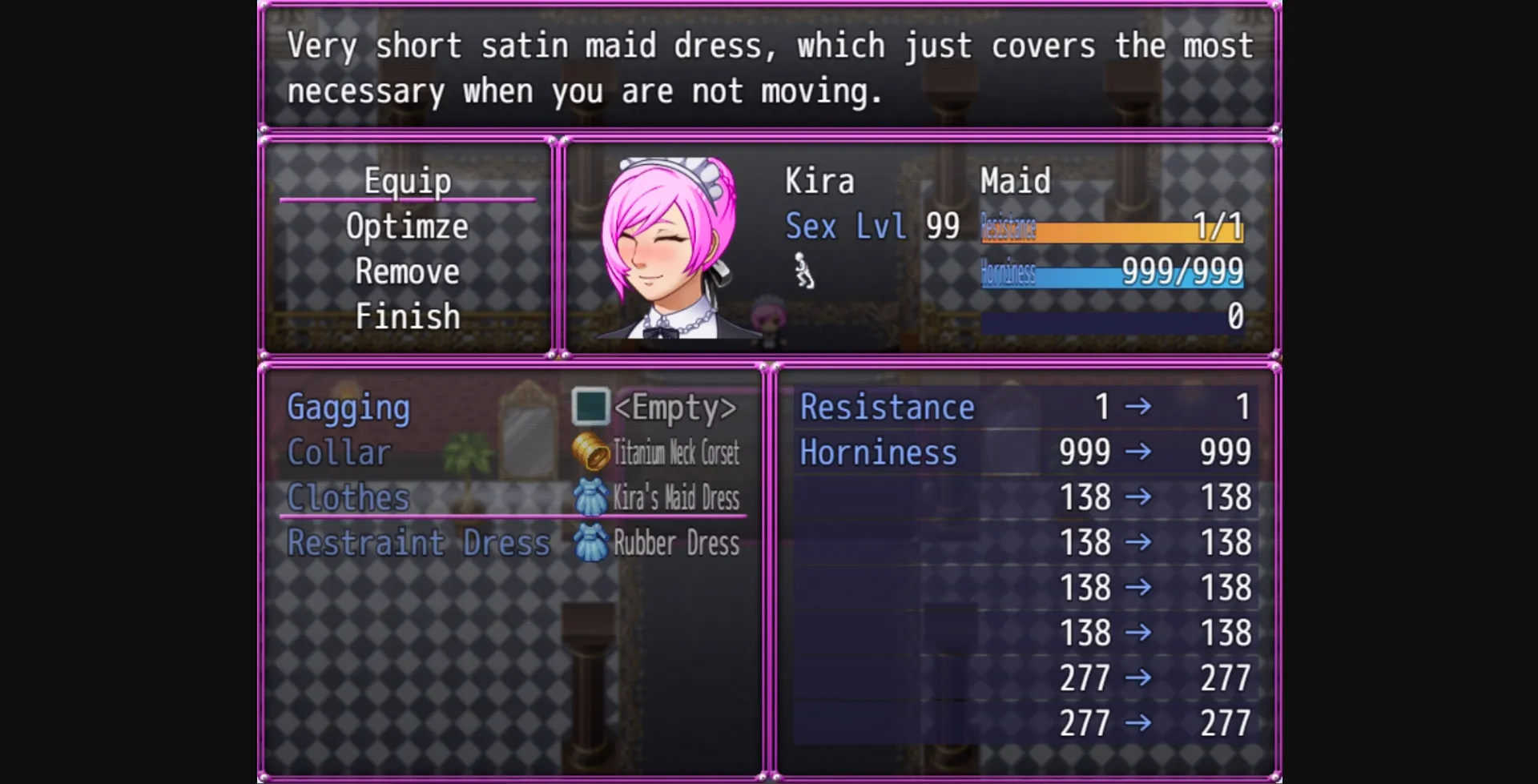Select the Restraint Dress equipment slot
1538x784 pixels.
[418, 543]
